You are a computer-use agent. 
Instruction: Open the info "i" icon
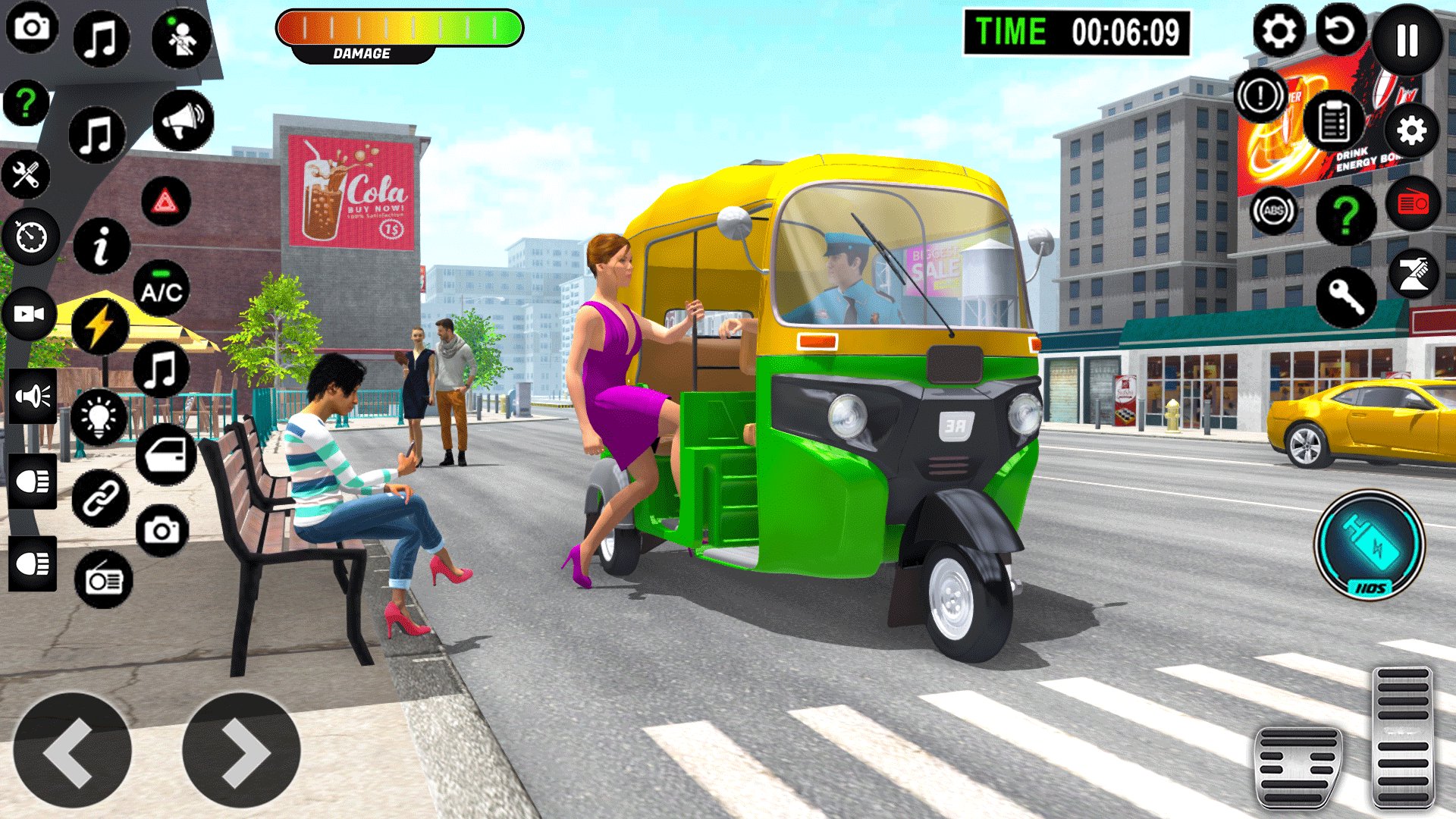tap(101, 246)
